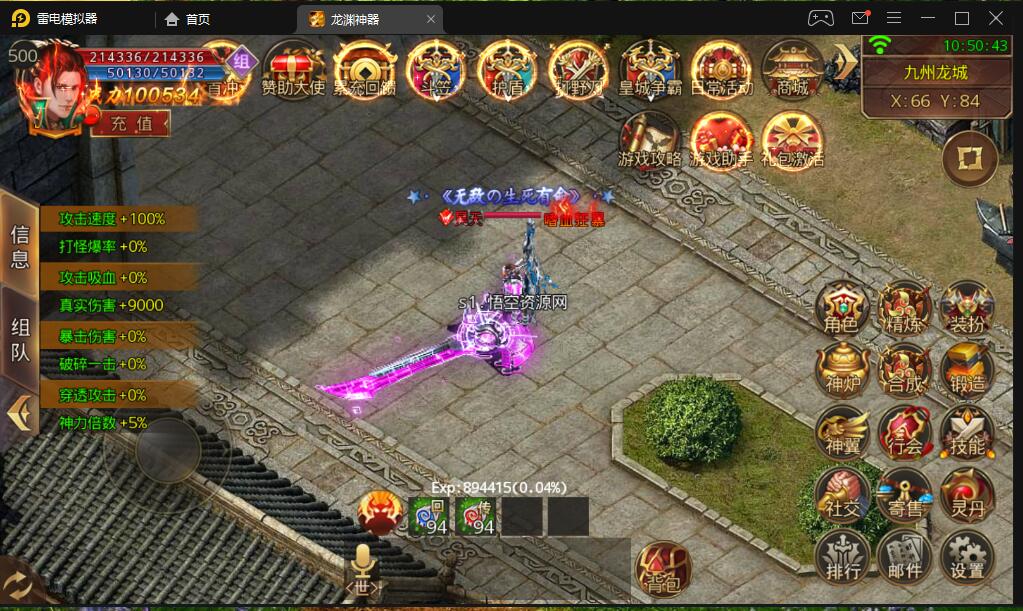Viewport: 1023px width, 611px height.
Task: Open the 赞助大使 treasure chest icon
Action: [293, 69]
